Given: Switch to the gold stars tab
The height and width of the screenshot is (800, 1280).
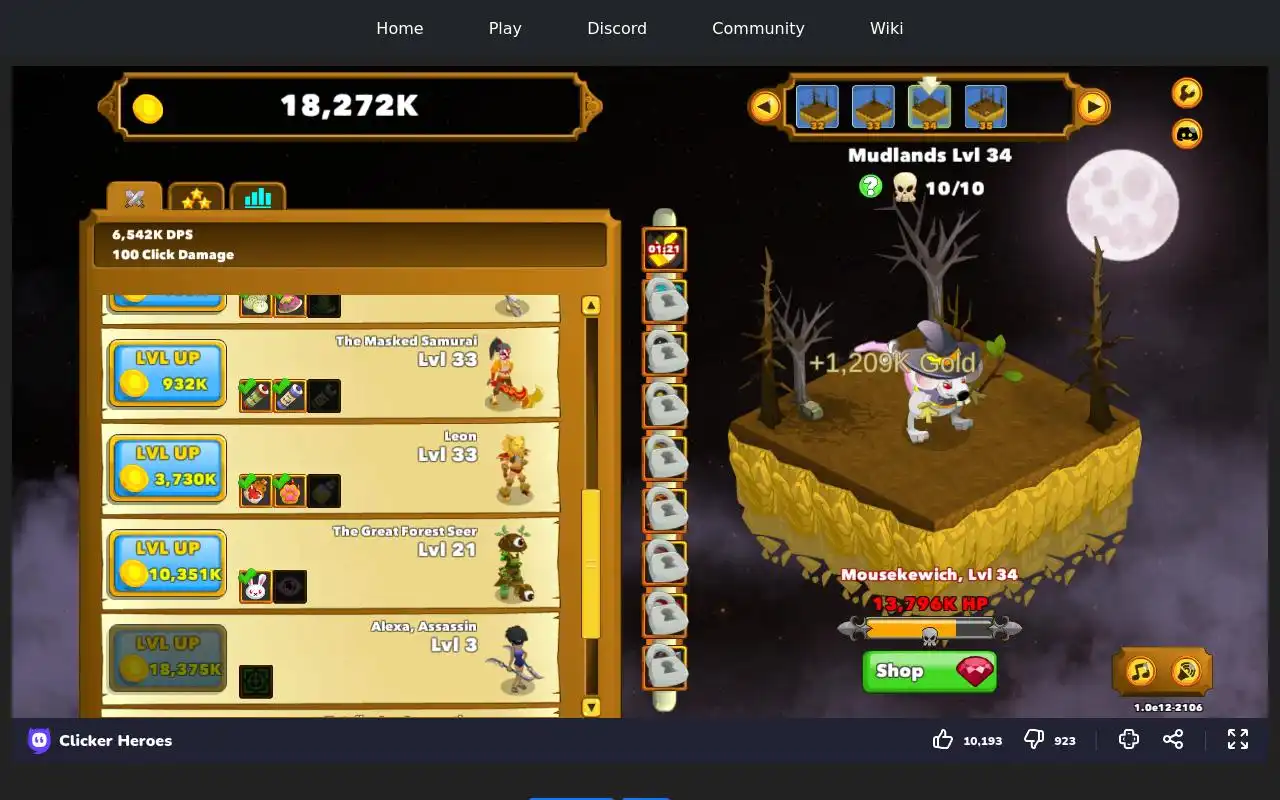Looking at the screenshot, I should coord(196,198).
